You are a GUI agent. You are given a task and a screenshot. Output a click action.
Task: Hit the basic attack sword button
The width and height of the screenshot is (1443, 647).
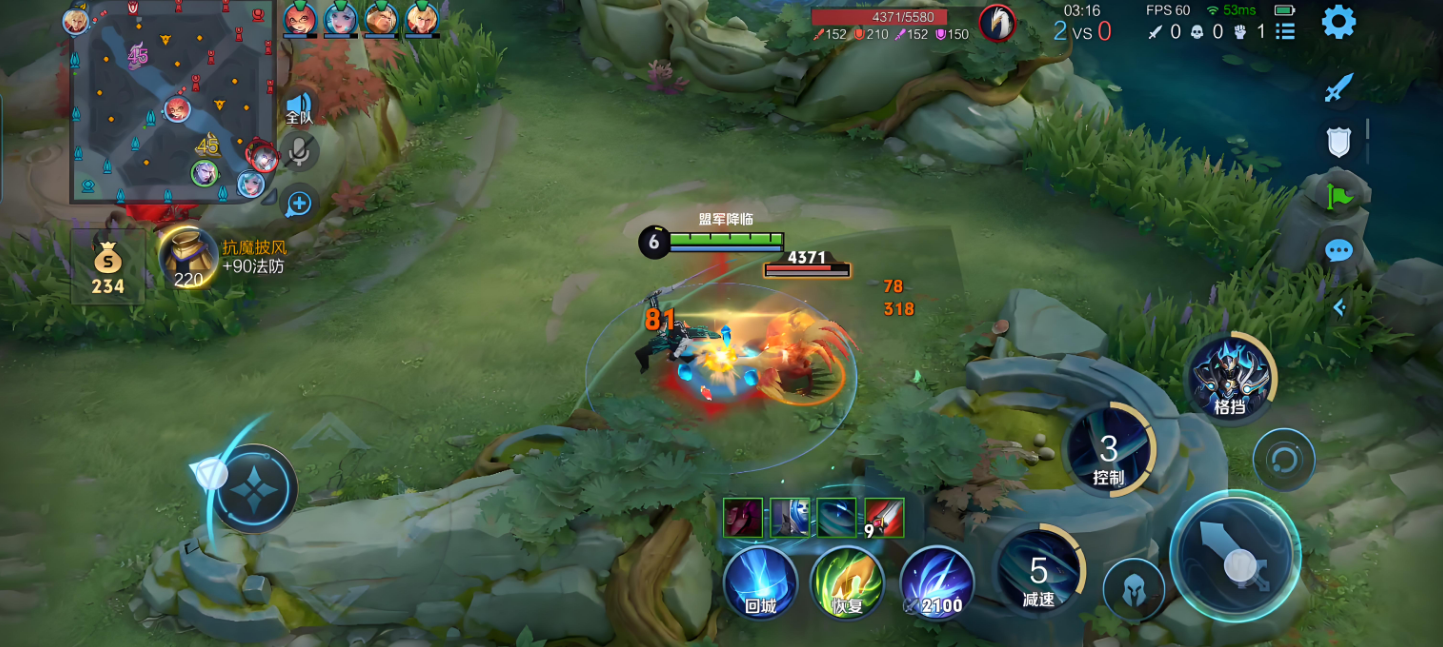(x=1235, y=559)
